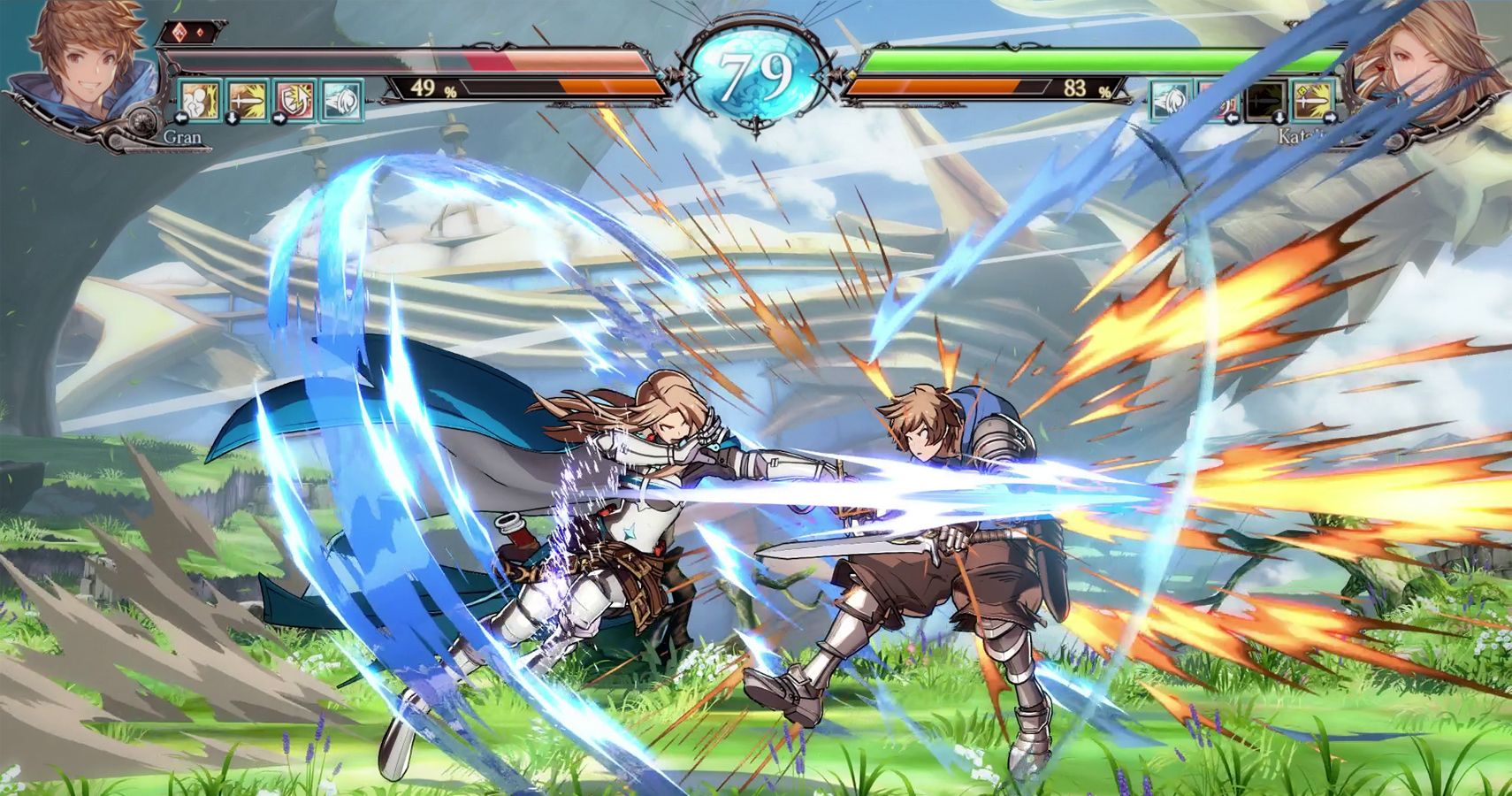Expand the down arrow indicator under Katalina's skills
The width and height of the screenshot is (1512, 796).
(x=1280, y=118)
